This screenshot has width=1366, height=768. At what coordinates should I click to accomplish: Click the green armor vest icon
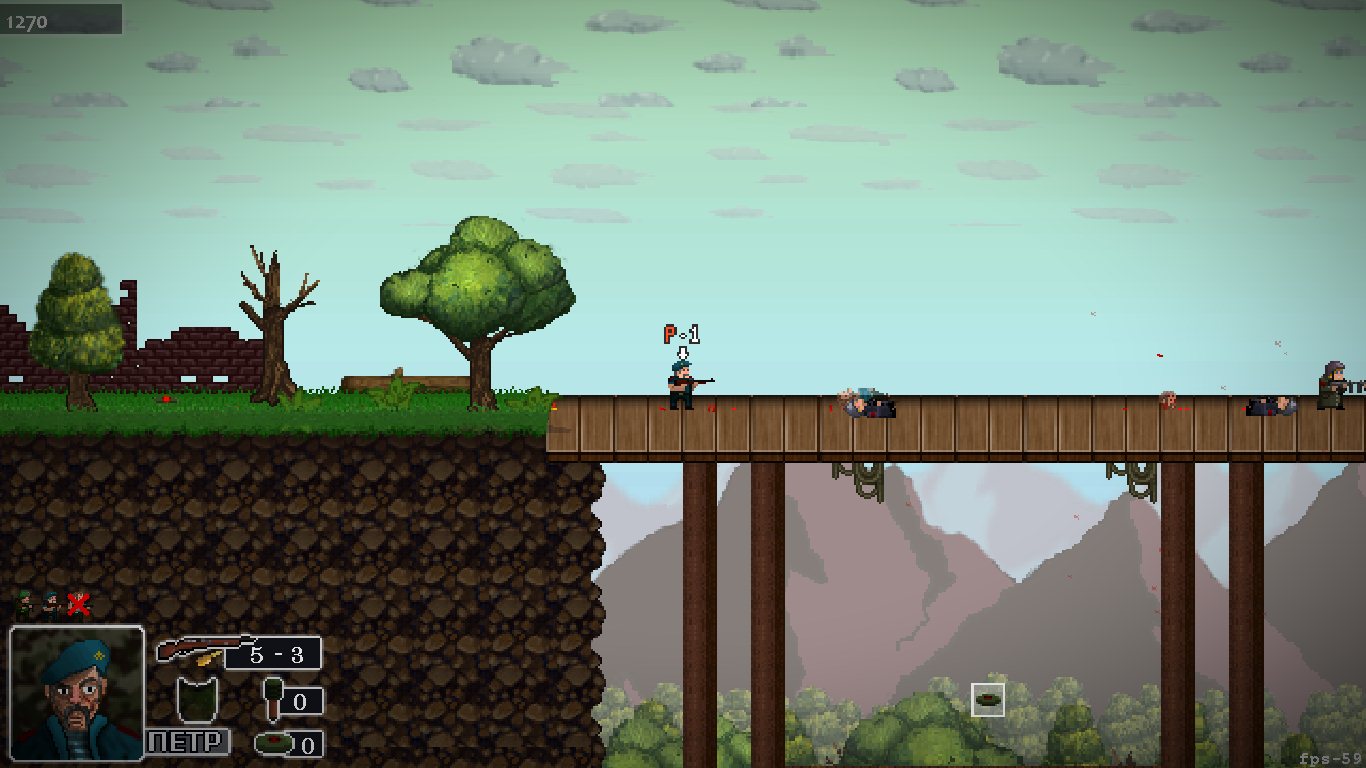[x=197, y=698]
